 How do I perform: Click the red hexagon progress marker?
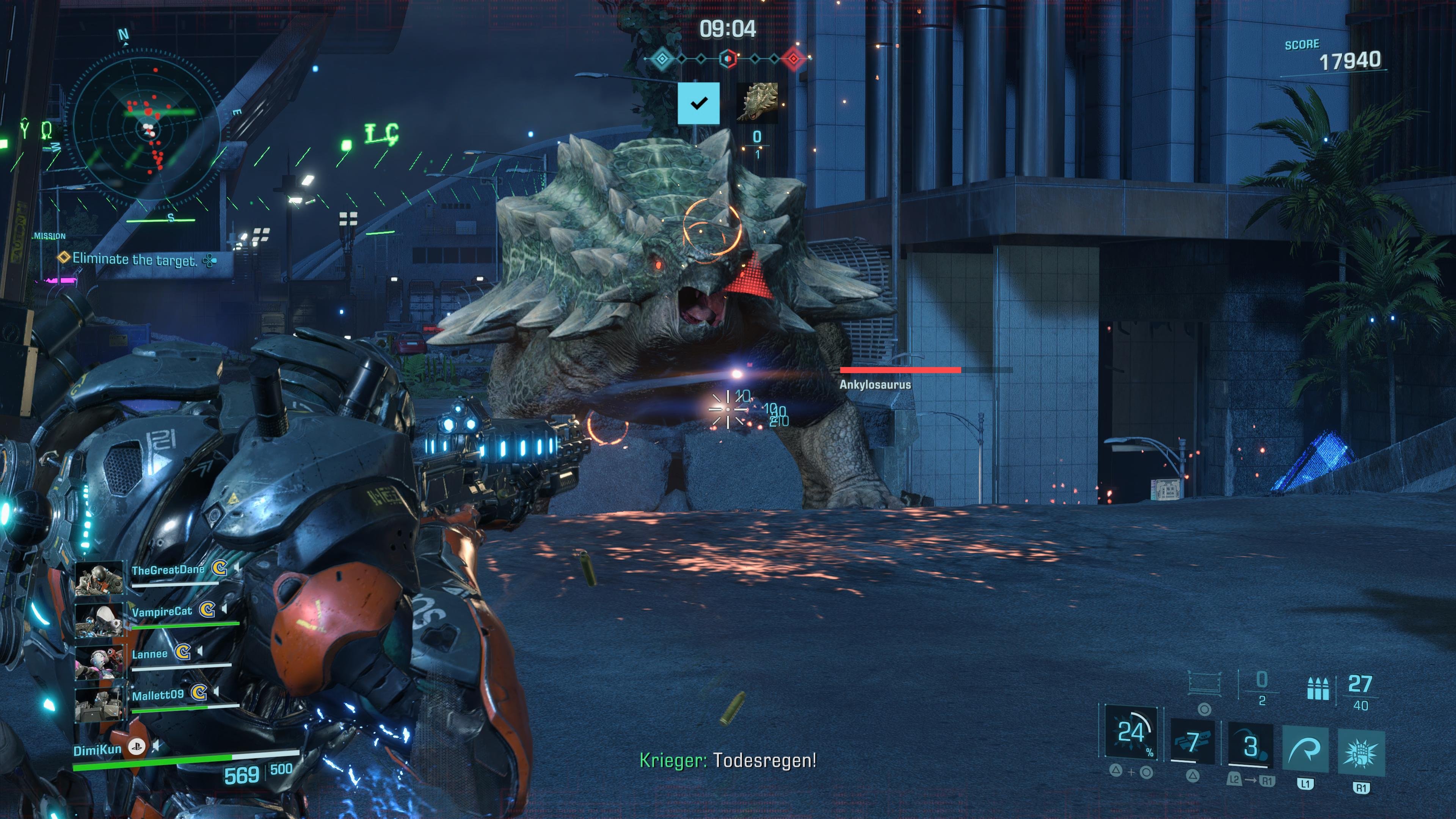point(794,58)
